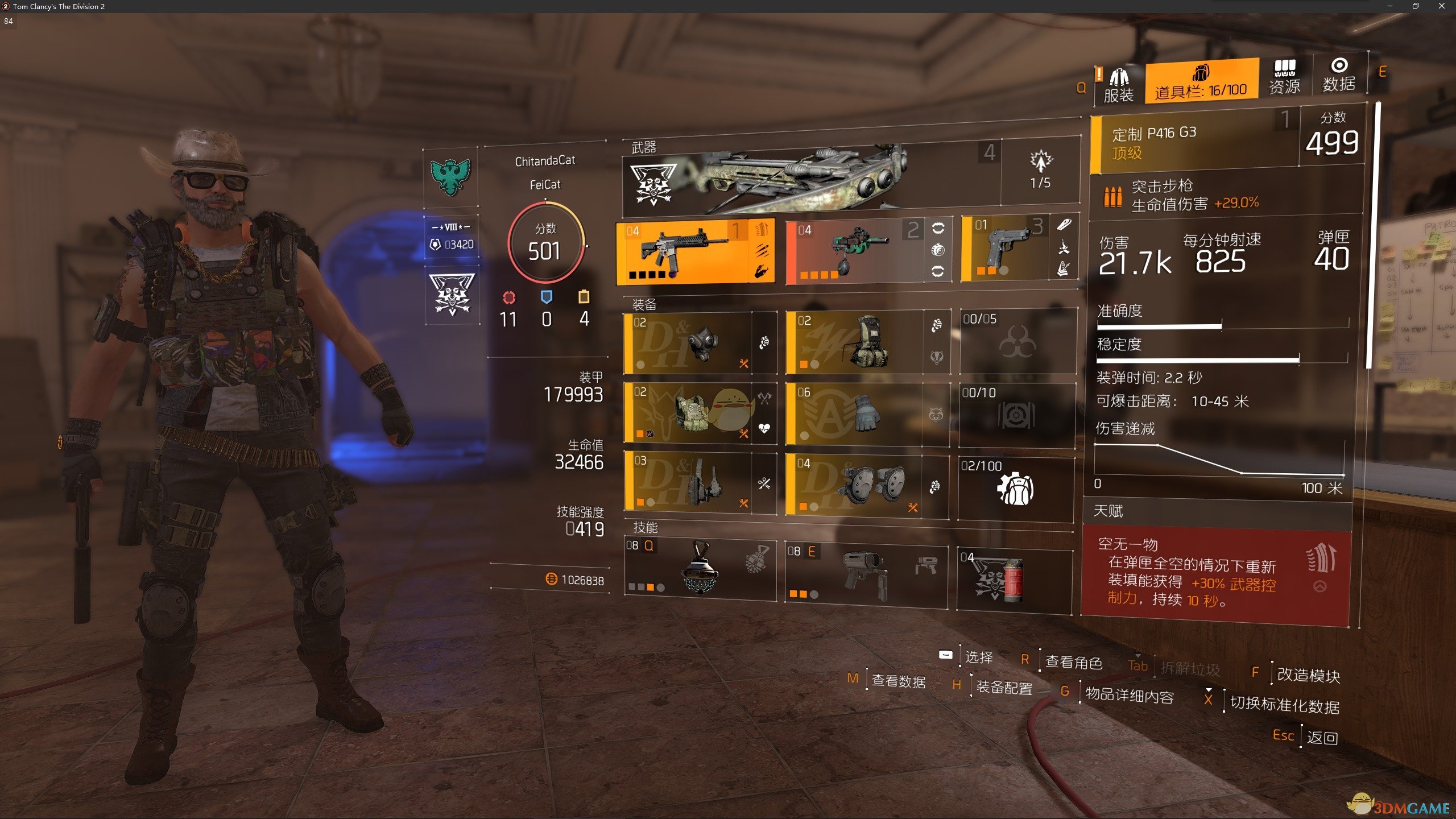Open the 数据 stats tab

(1338, 76)
